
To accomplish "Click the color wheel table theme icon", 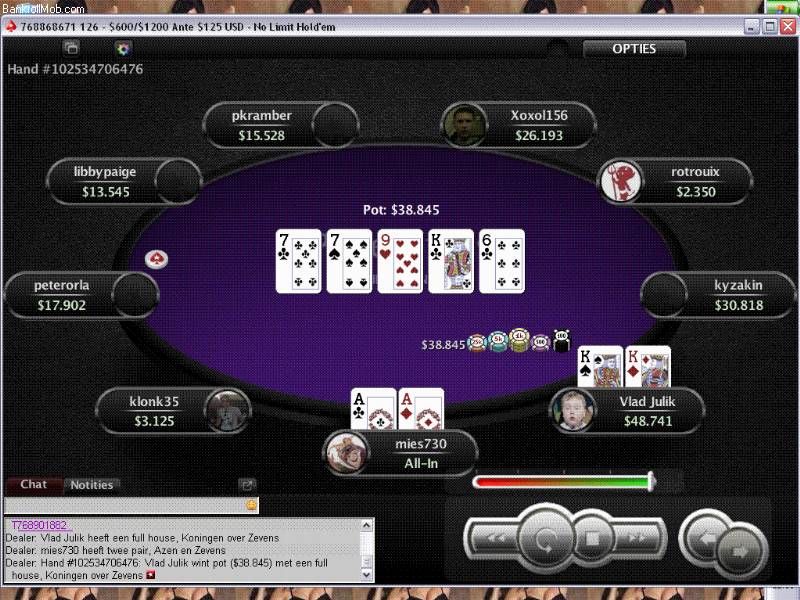I will point(123,48).
